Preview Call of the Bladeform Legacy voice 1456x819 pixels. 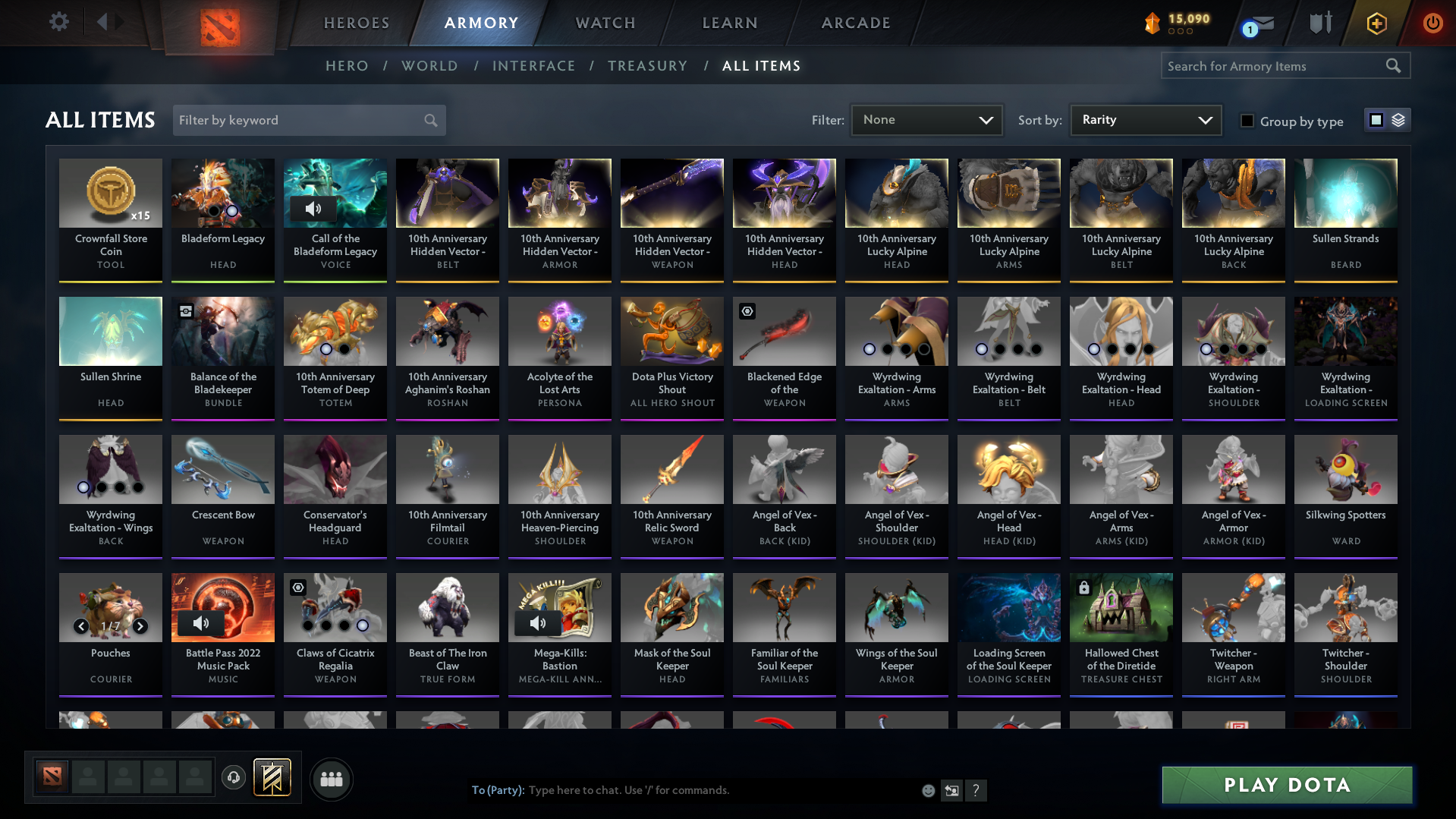point(313,209)
